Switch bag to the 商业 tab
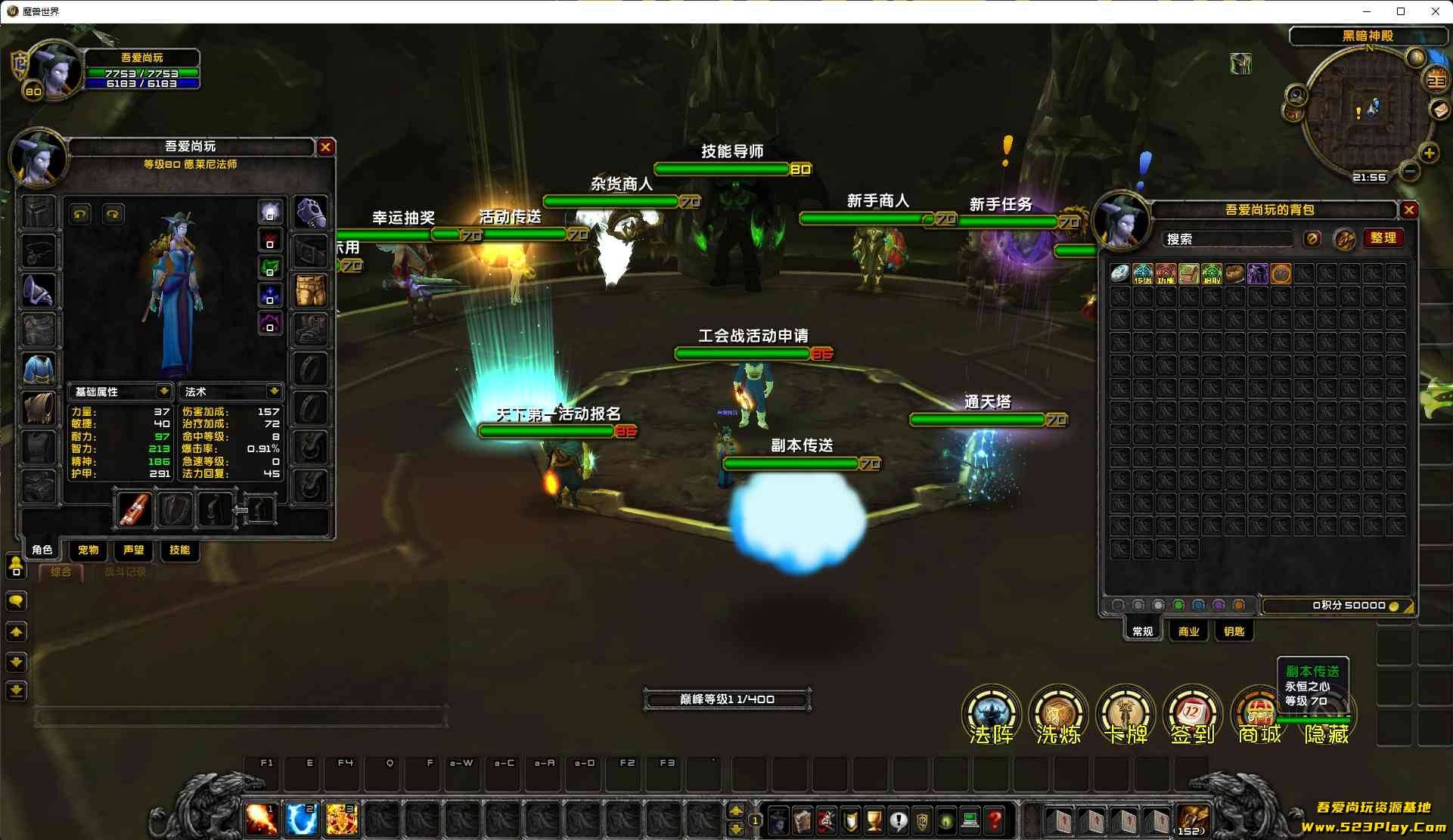Viewport: 1453px width, 840px height. pos(1188,631)
